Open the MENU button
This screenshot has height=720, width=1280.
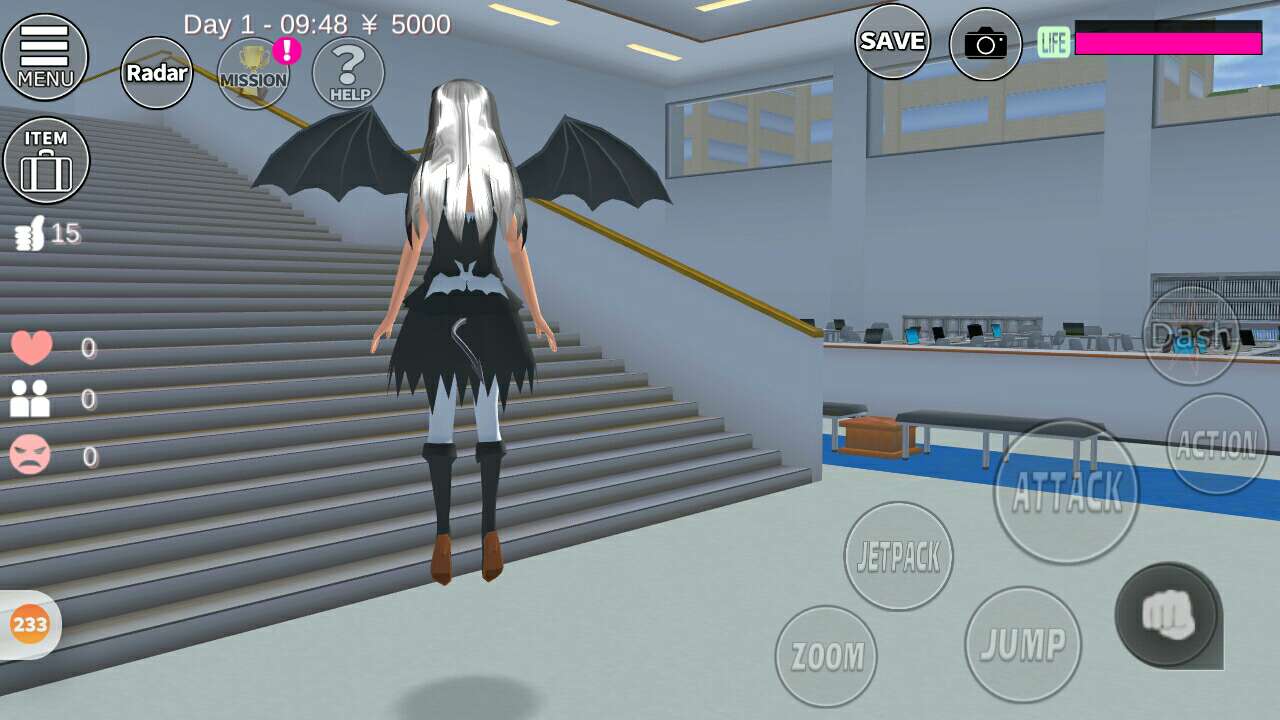click(45, 56)
